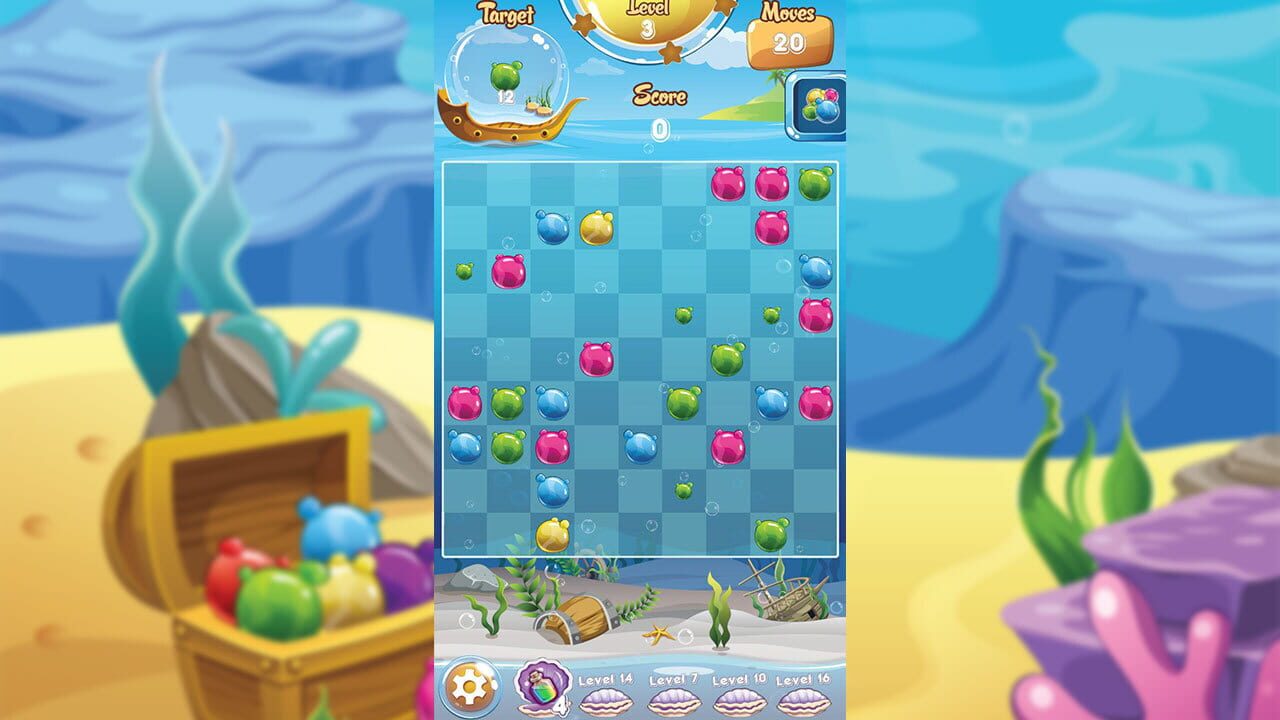Image resolution: width=1280 pixels, height=720 pixels.
Task: Click the gold Level 3 badge
Action: (648, 18)
